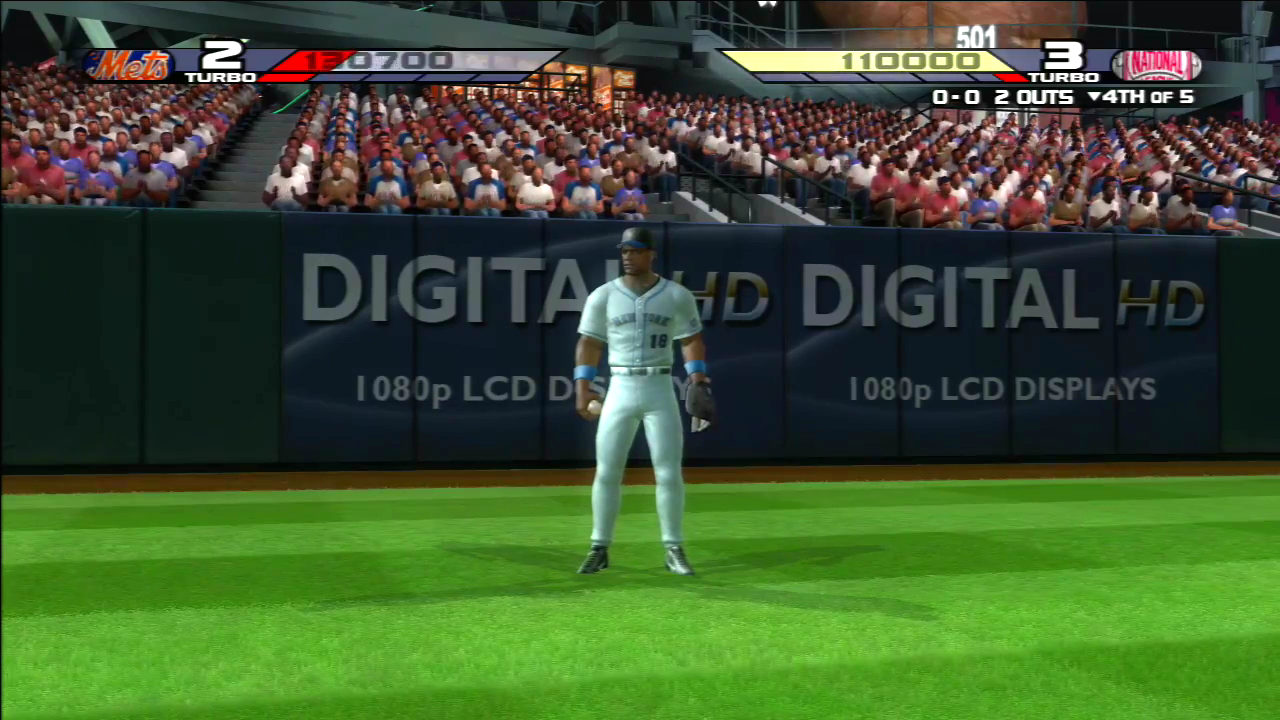Click the Mets team logo

[x=130, y=66]
